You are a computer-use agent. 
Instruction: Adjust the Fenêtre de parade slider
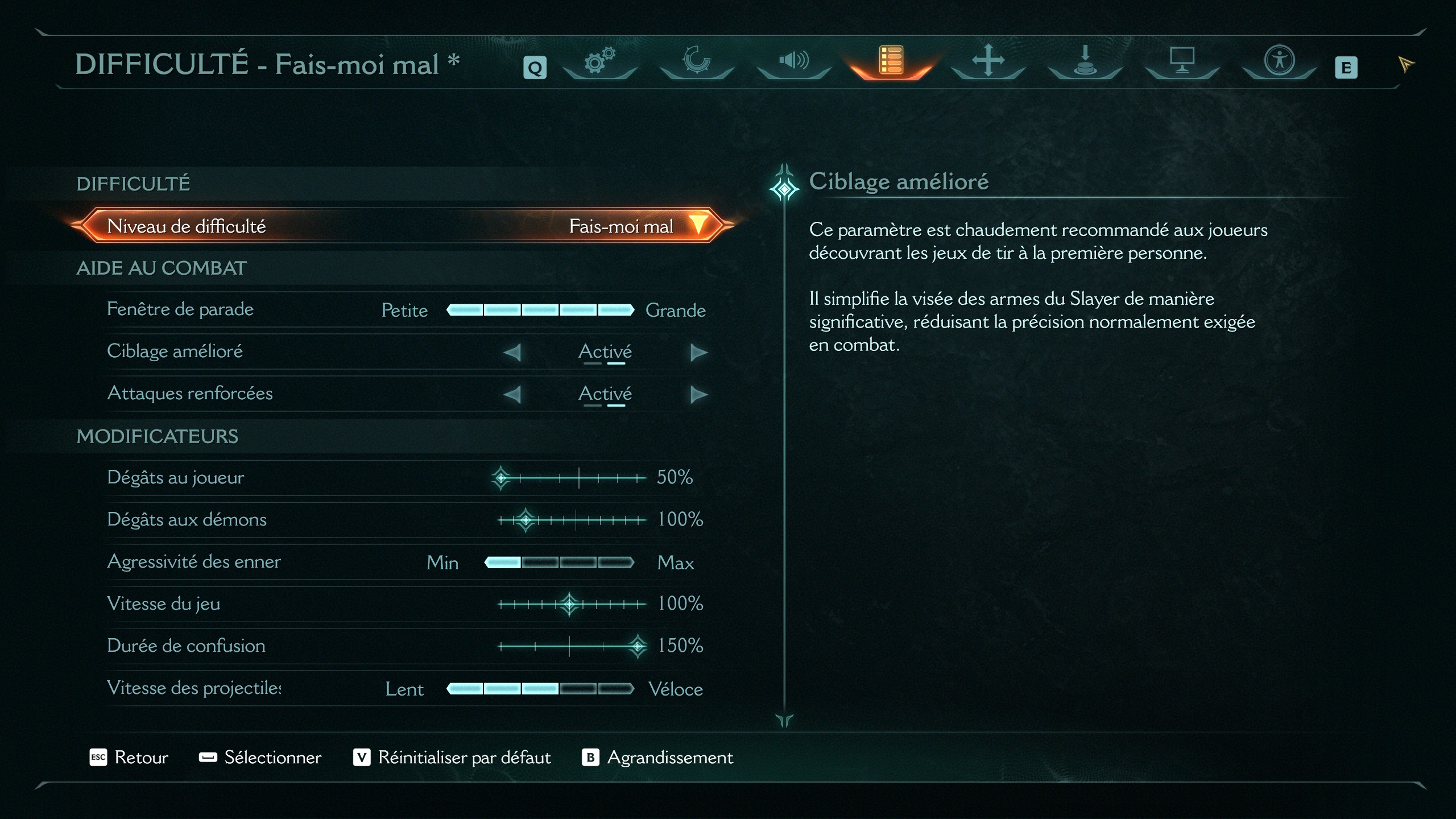click(540, 310)
